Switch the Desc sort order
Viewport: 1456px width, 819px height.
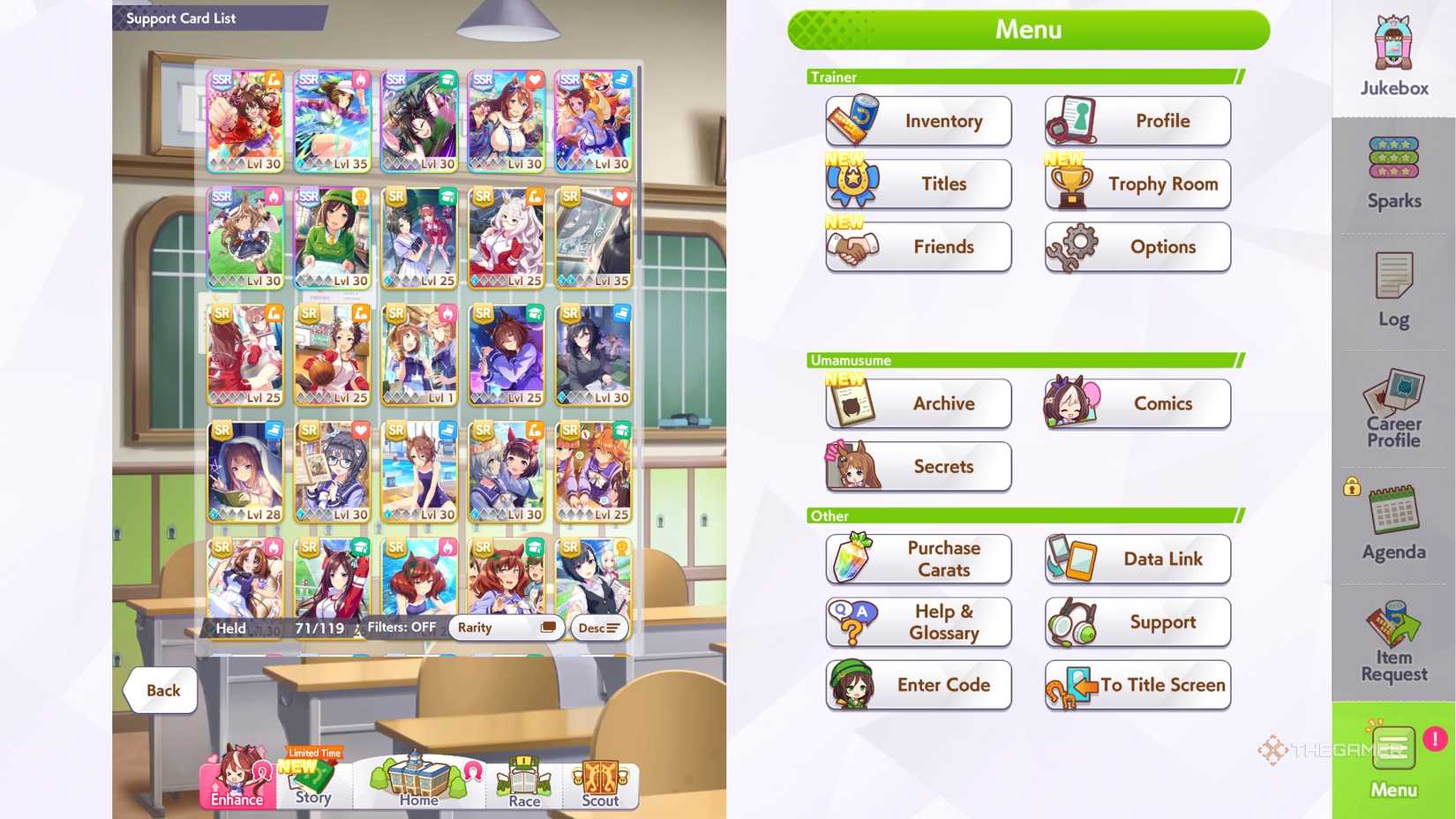click(x=598, y=627)
